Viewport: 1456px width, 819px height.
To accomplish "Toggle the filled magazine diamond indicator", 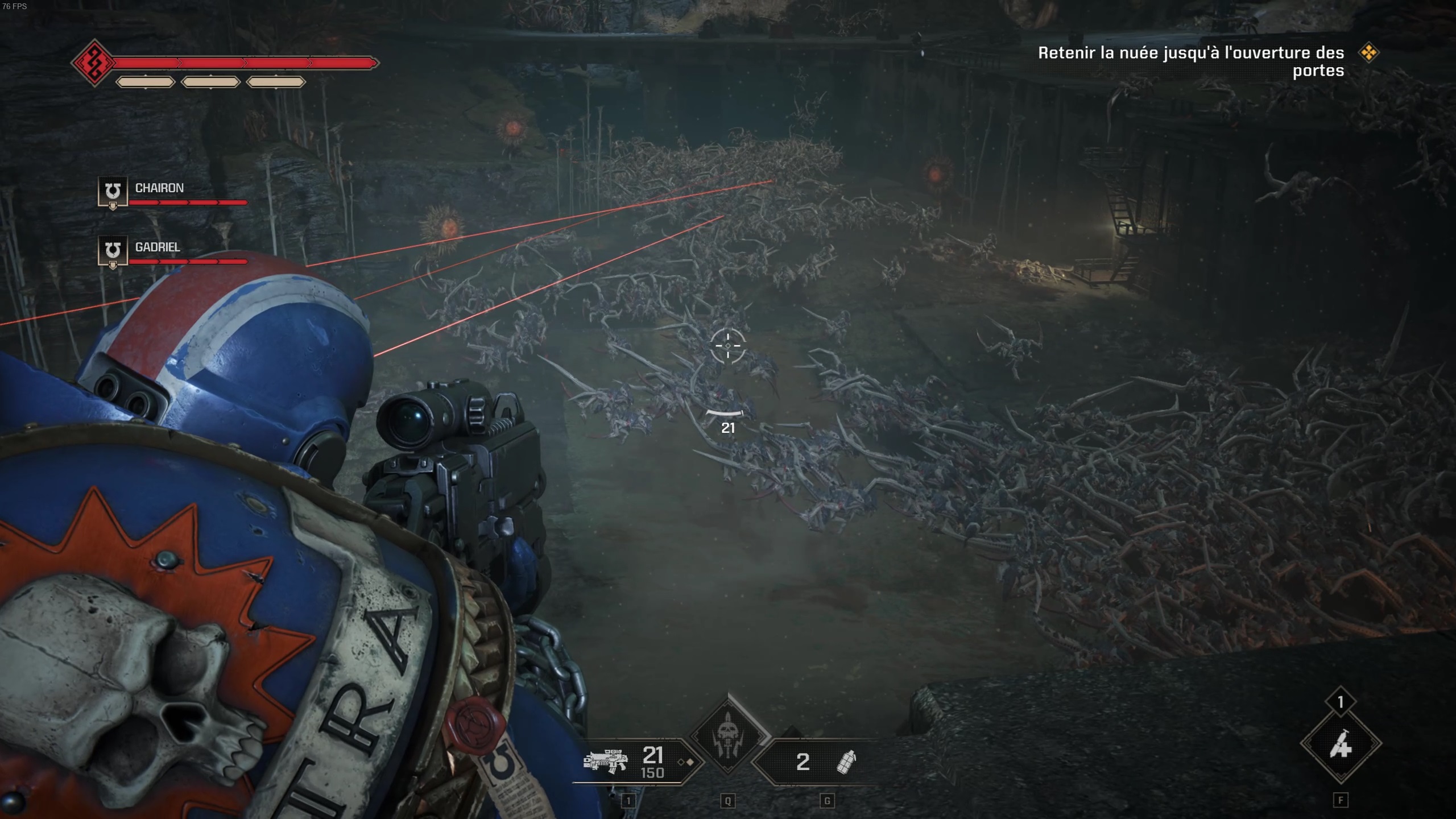I will point(690,762).
